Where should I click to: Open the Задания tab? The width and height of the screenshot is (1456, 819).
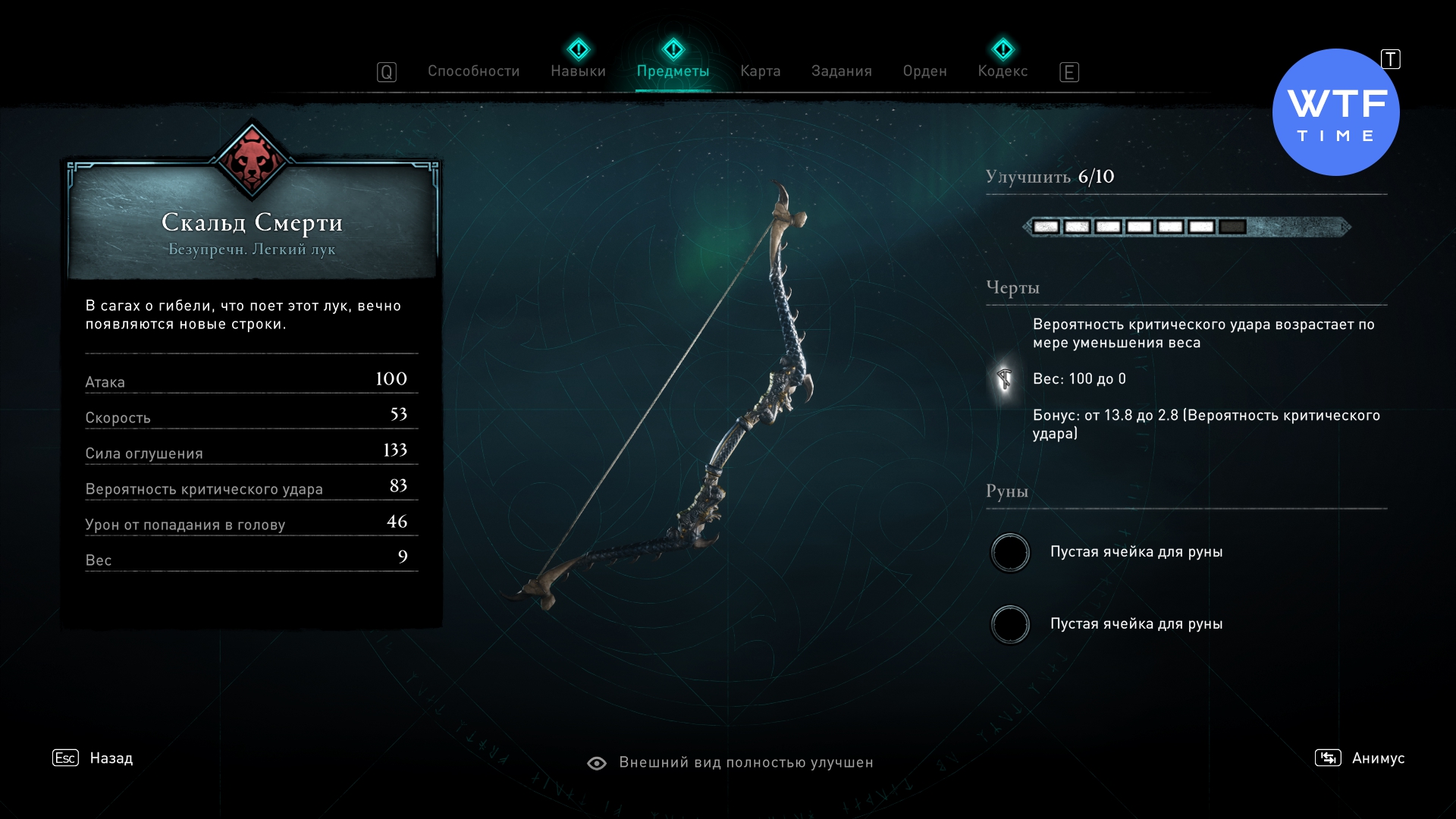click(x=841, y=71)
